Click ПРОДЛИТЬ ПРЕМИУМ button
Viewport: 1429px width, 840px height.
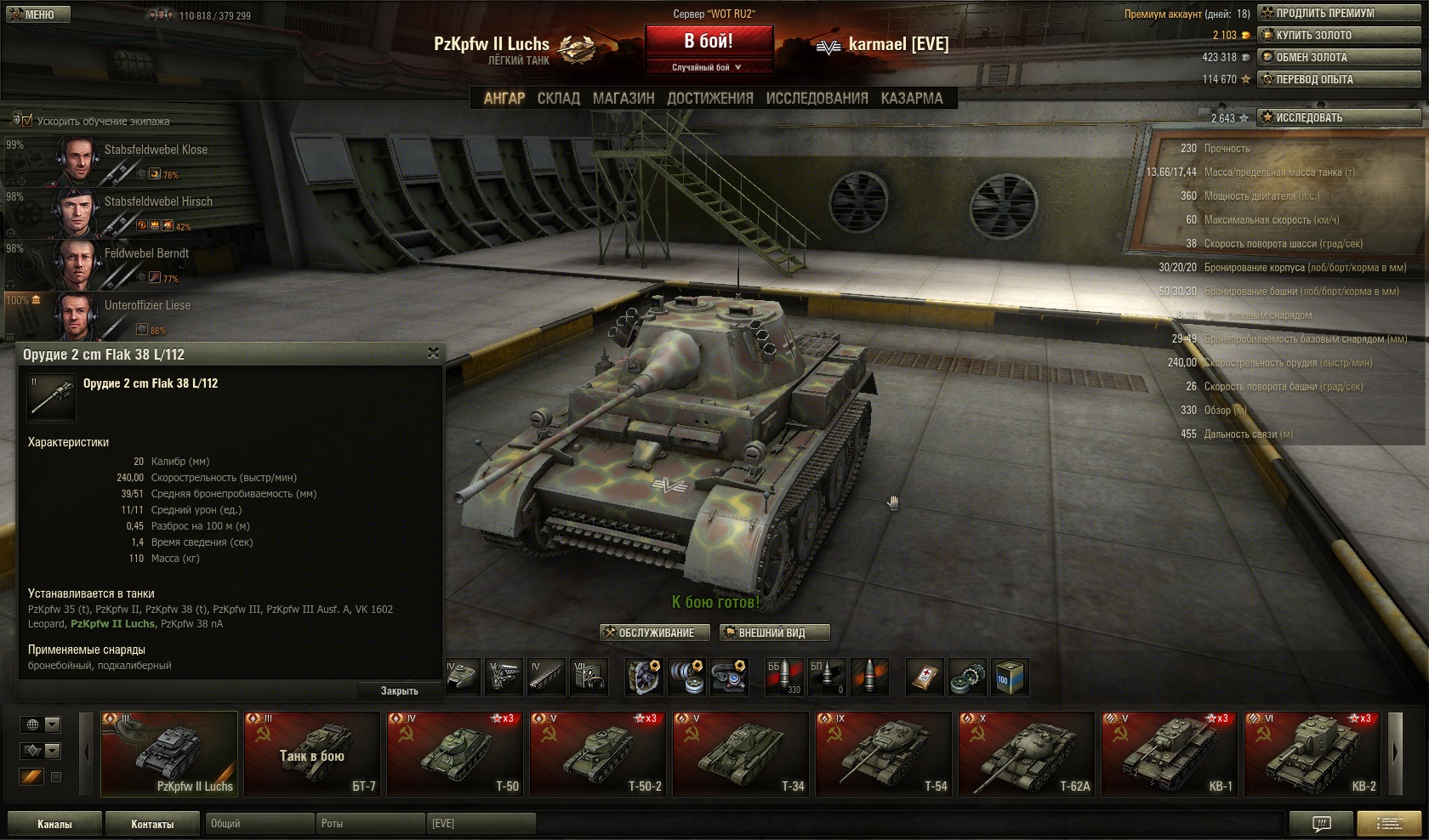coord(1339,13)
